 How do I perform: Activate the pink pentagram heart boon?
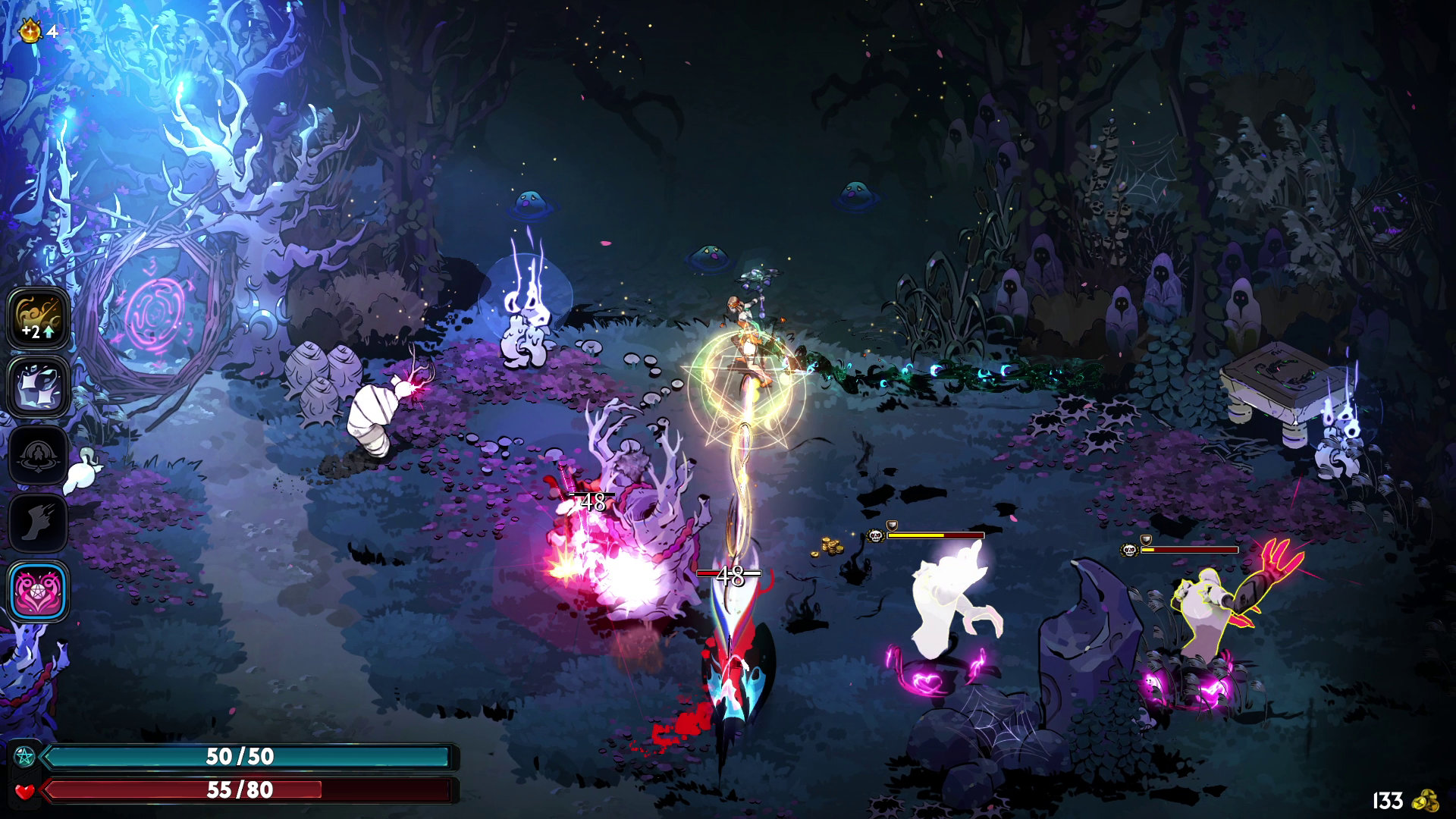point(38,591)
